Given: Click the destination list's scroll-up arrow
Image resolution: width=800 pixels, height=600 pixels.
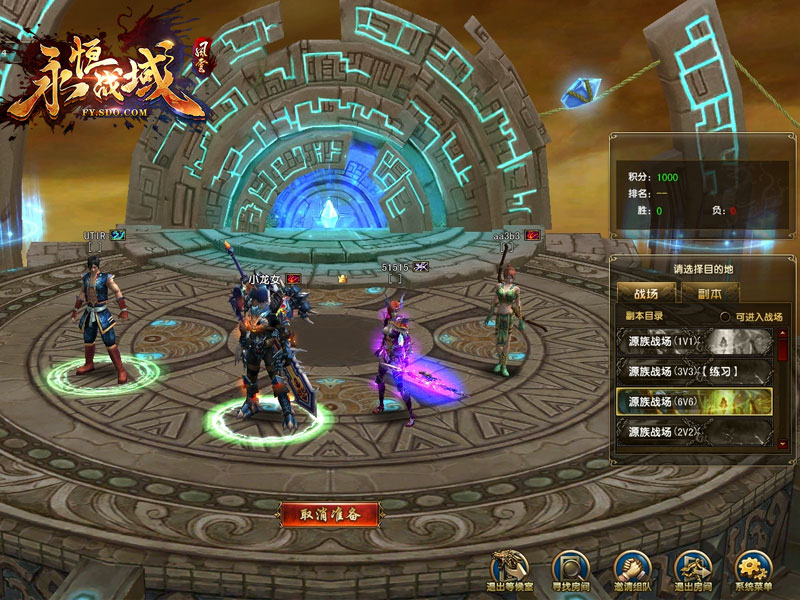Looking at the screenshot, I should (782, 333).
